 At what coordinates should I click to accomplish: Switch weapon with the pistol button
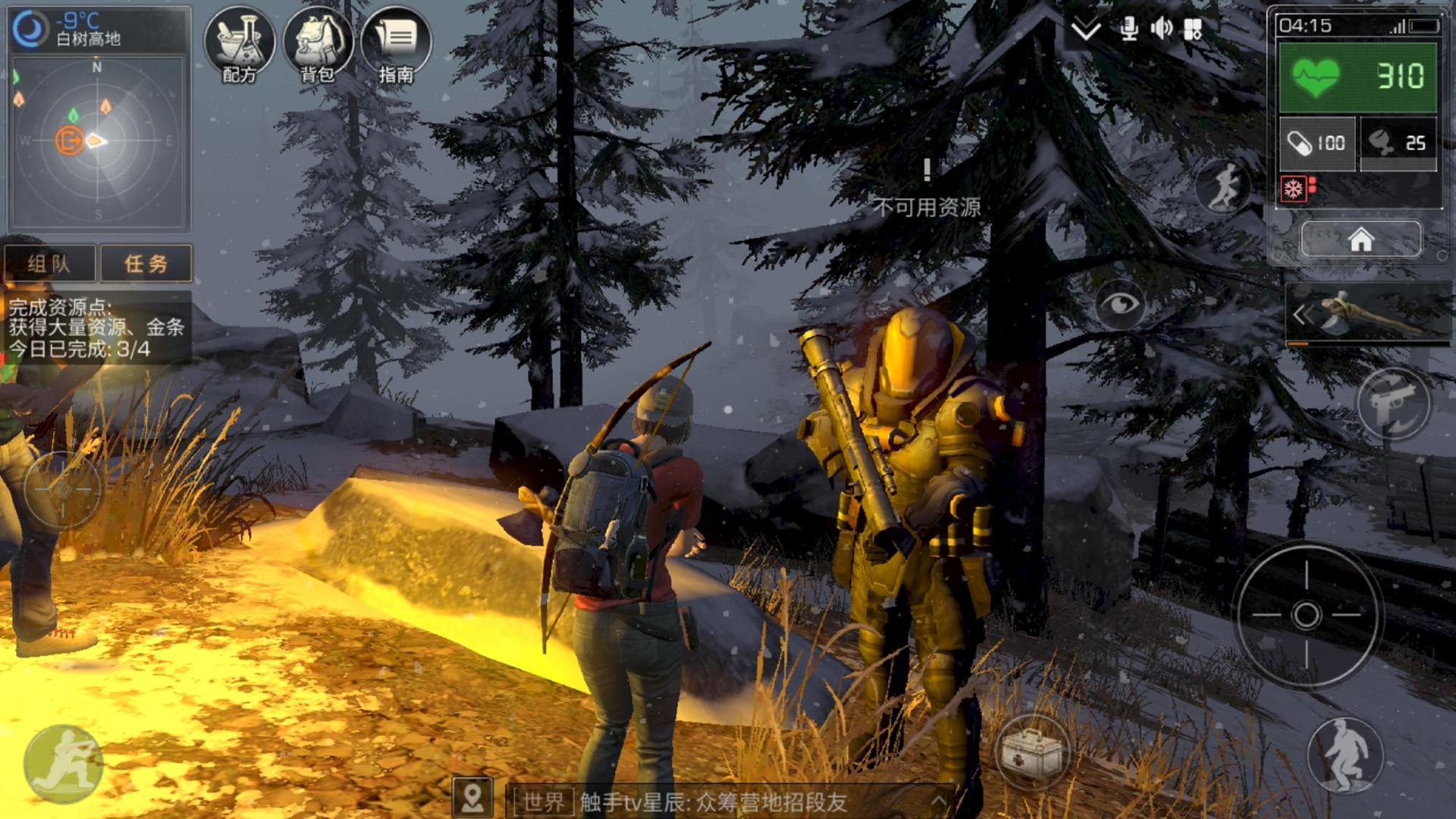[x=1394, y=403]
